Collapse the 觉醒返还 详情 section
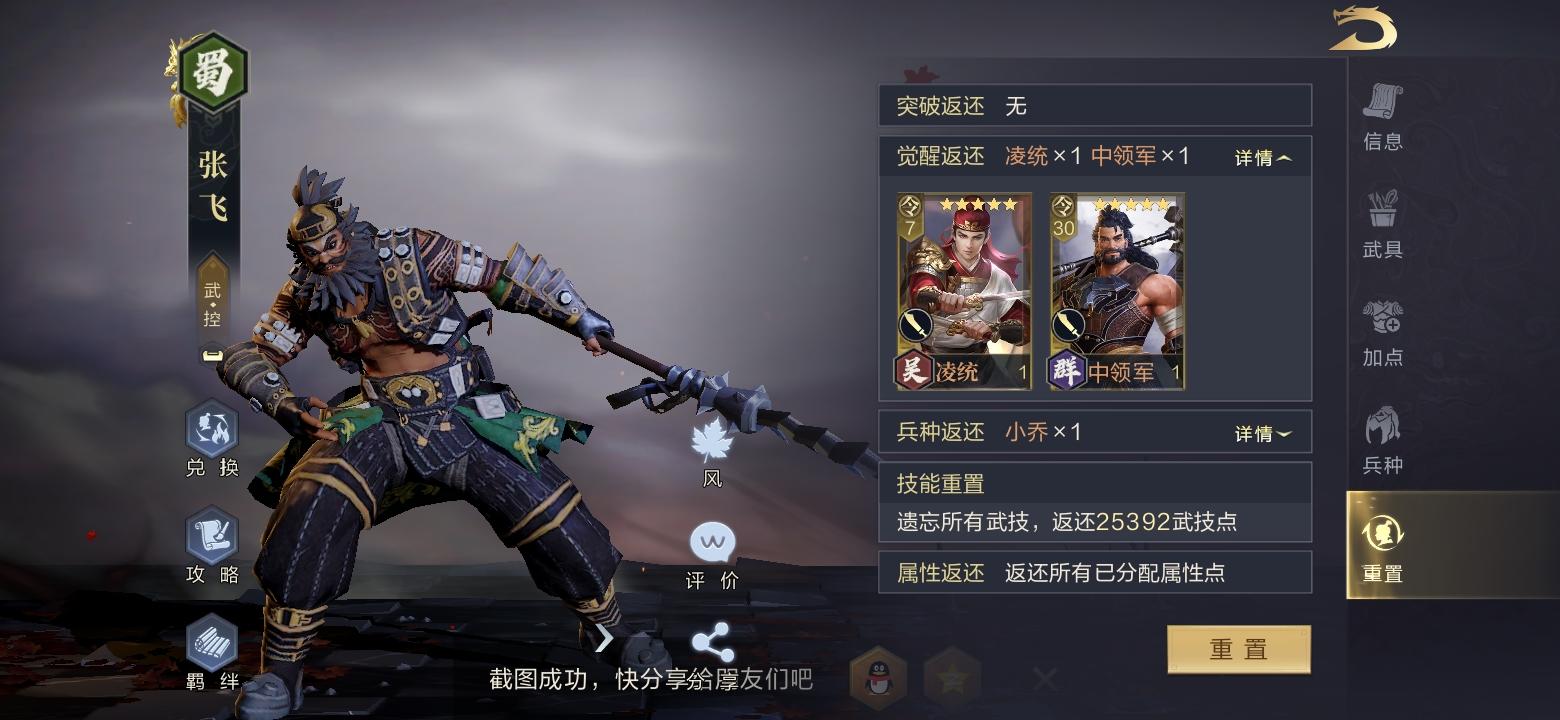 [1262, 158]
